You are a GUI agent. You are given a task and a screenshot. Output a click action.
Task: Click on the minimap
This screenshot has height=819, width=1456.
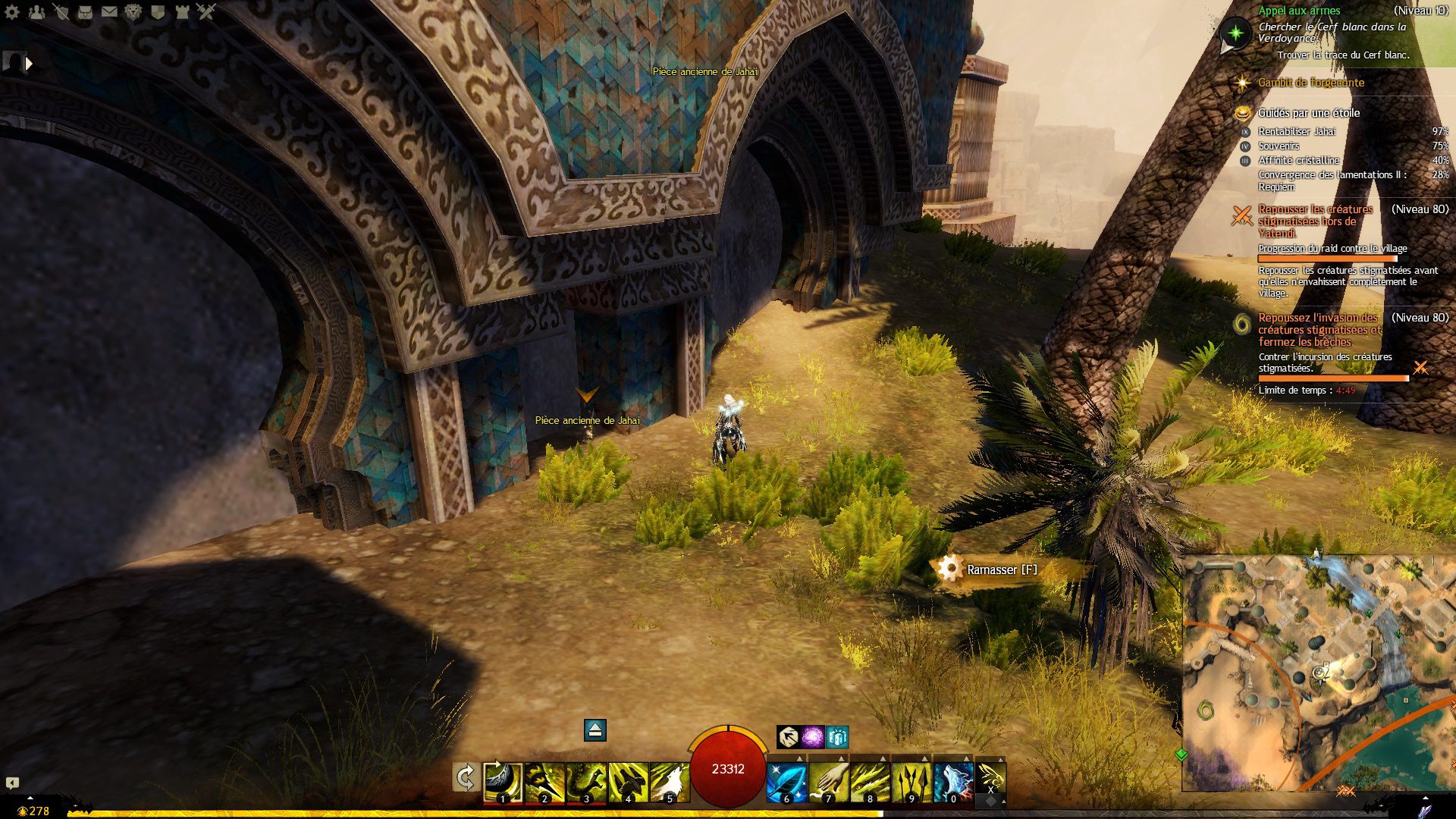click(1318, 673)
